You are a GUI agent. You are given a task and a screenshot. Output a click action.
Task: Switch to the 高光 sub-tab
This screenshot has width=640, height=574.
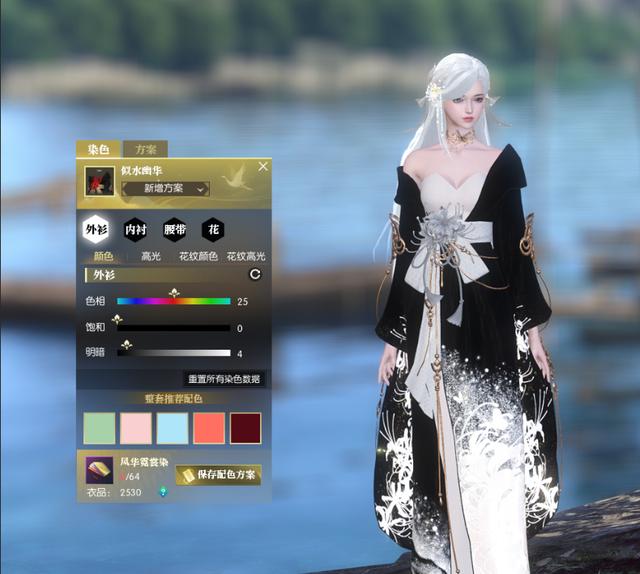pos(151,256)
